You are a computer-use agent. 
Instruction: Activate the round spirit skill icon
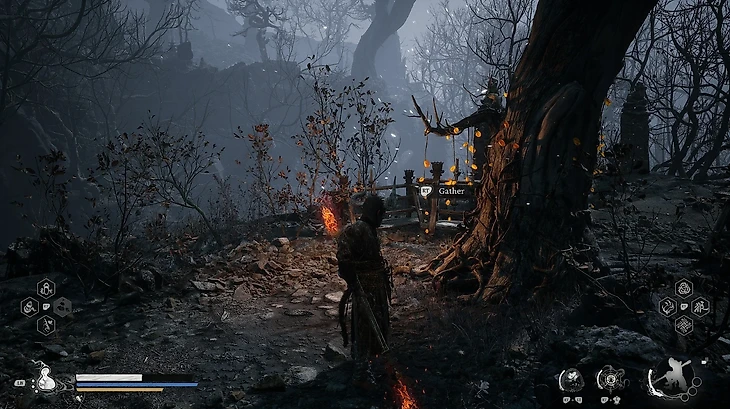pyautogui.click(x=572, y=379)
